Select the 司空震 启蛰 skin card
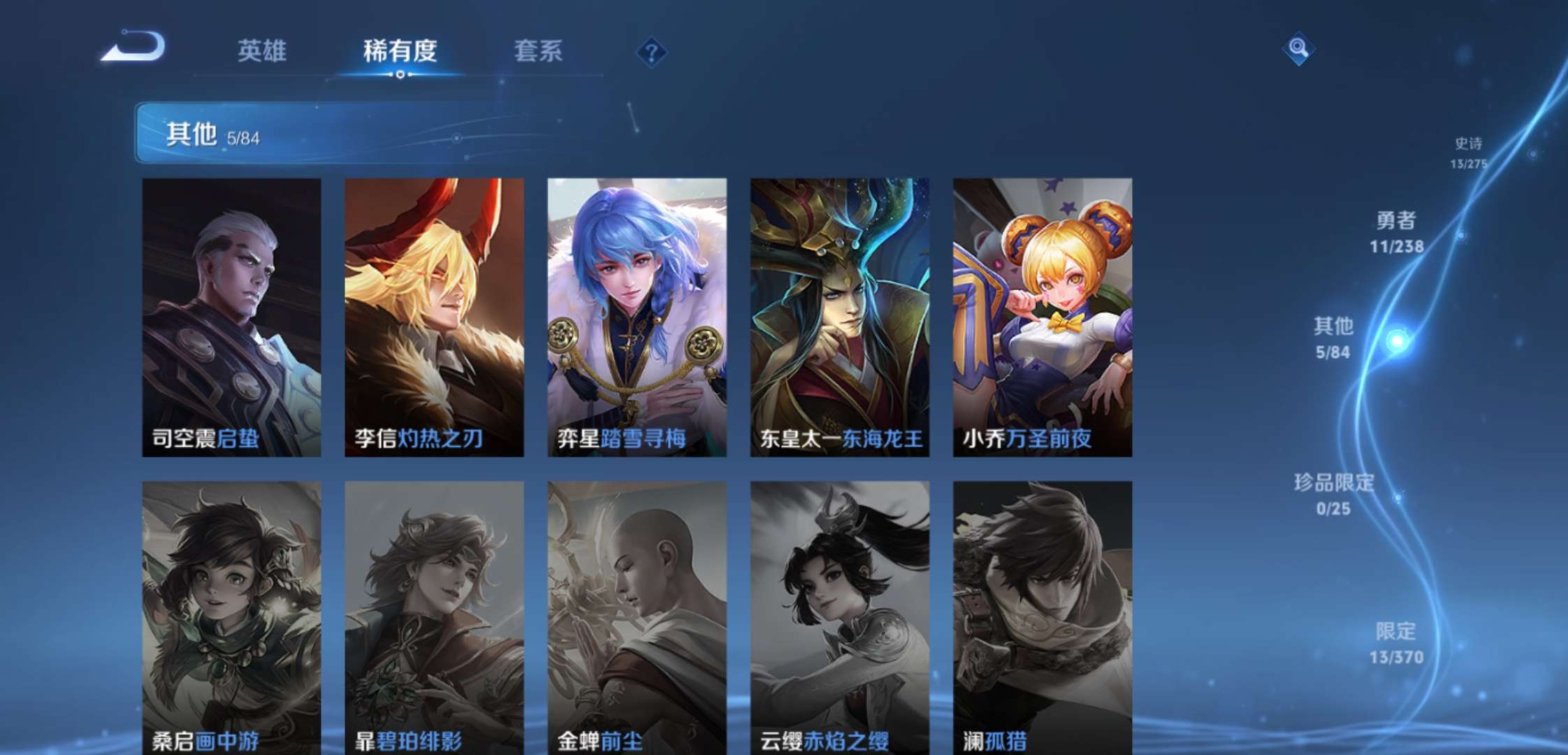1568x755 pixels. point(233,315)
